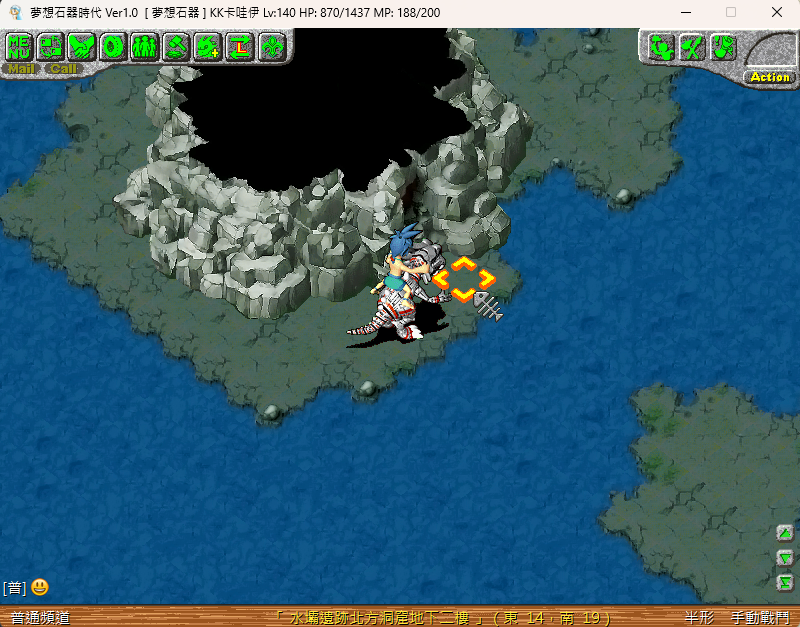
Task: Open the three-person party icon
Action: tap(144, 46)
